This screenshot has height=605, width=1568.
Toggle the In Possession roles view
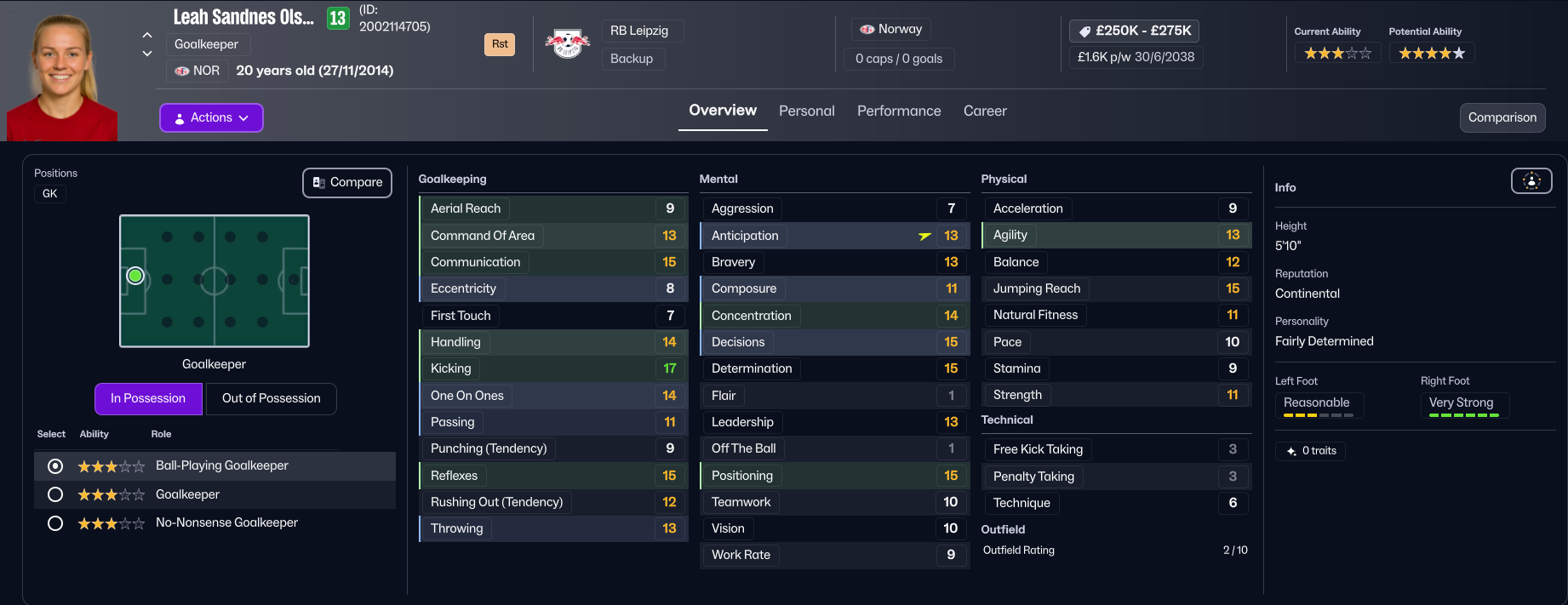coord(148,398)
